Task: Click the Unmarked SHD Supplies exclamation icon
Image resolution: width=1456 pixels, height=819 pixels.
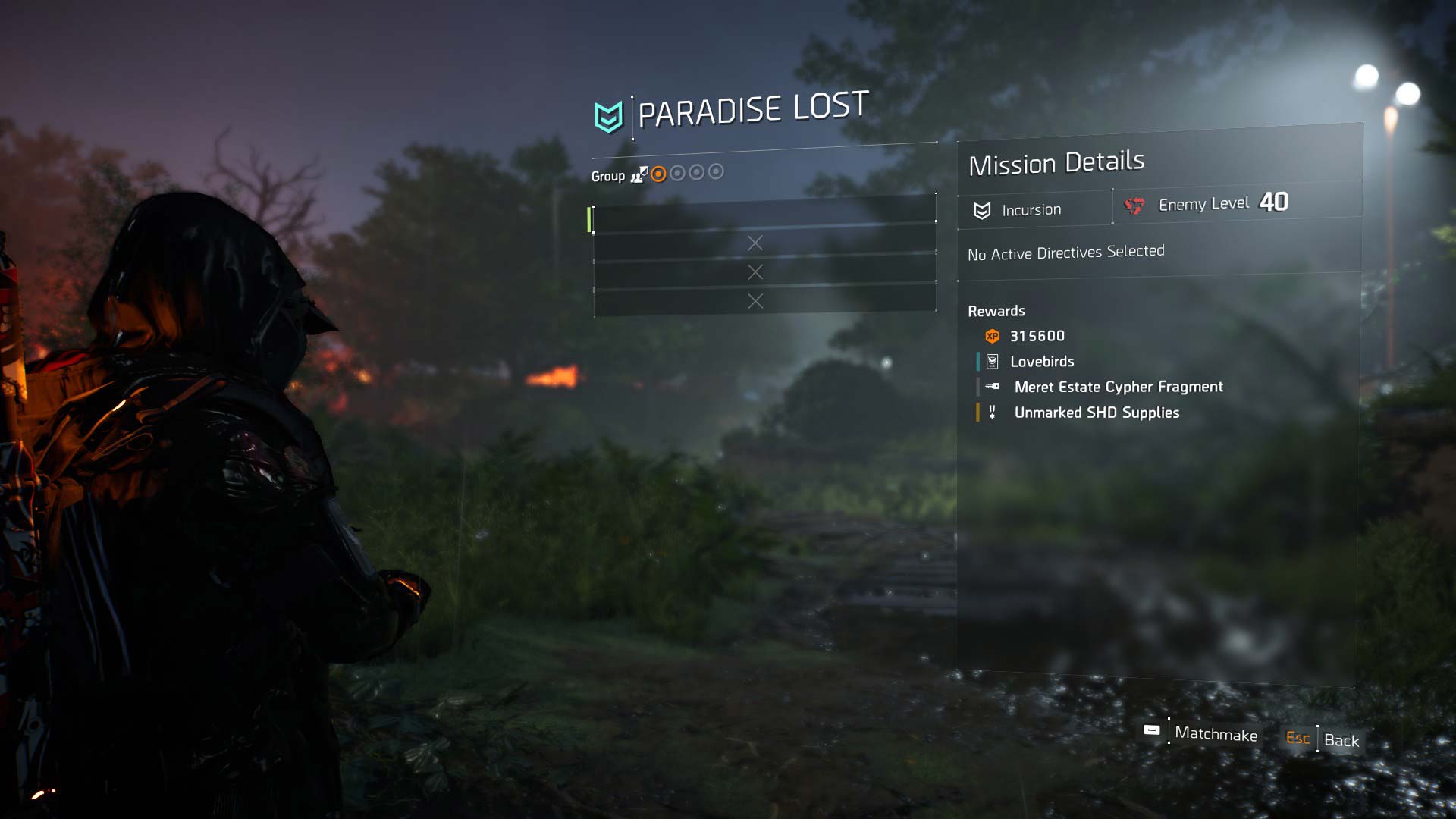Action: tap(993, 413)
